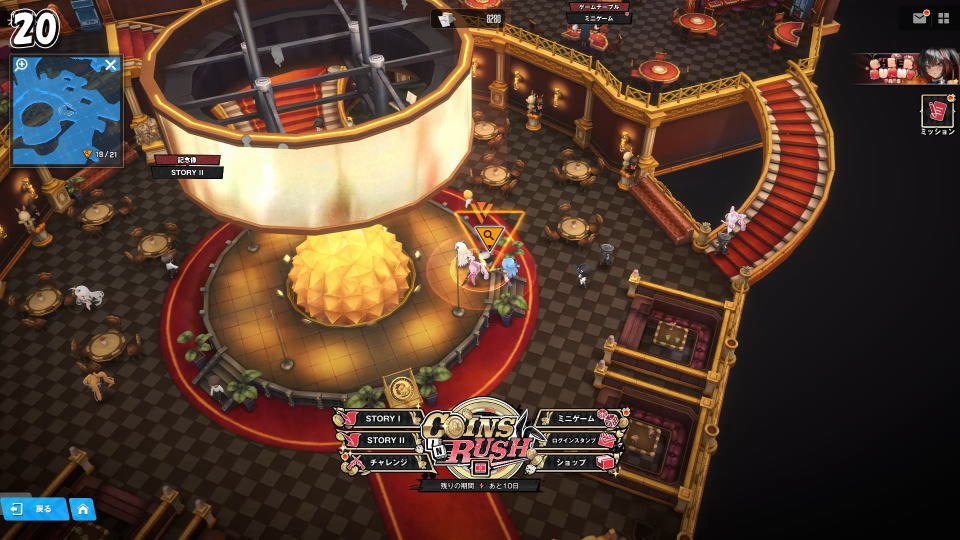Click the 戻る back button
The width and height of the screenshot is (960, 540).
pos(34,509)
